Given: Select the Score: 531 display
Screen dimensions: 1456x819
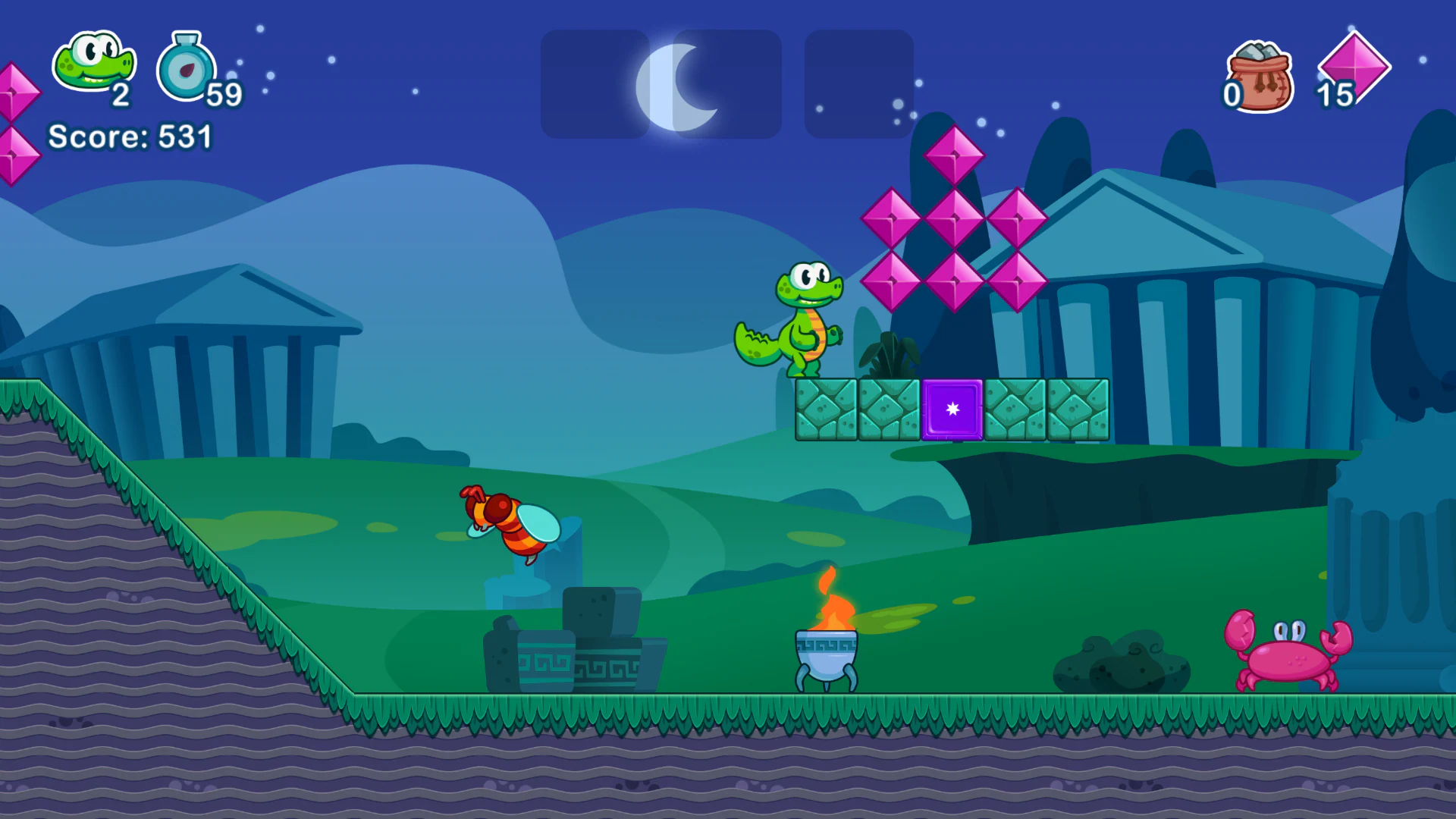Looking at the screenshot, I should click(x=129, y=136).
